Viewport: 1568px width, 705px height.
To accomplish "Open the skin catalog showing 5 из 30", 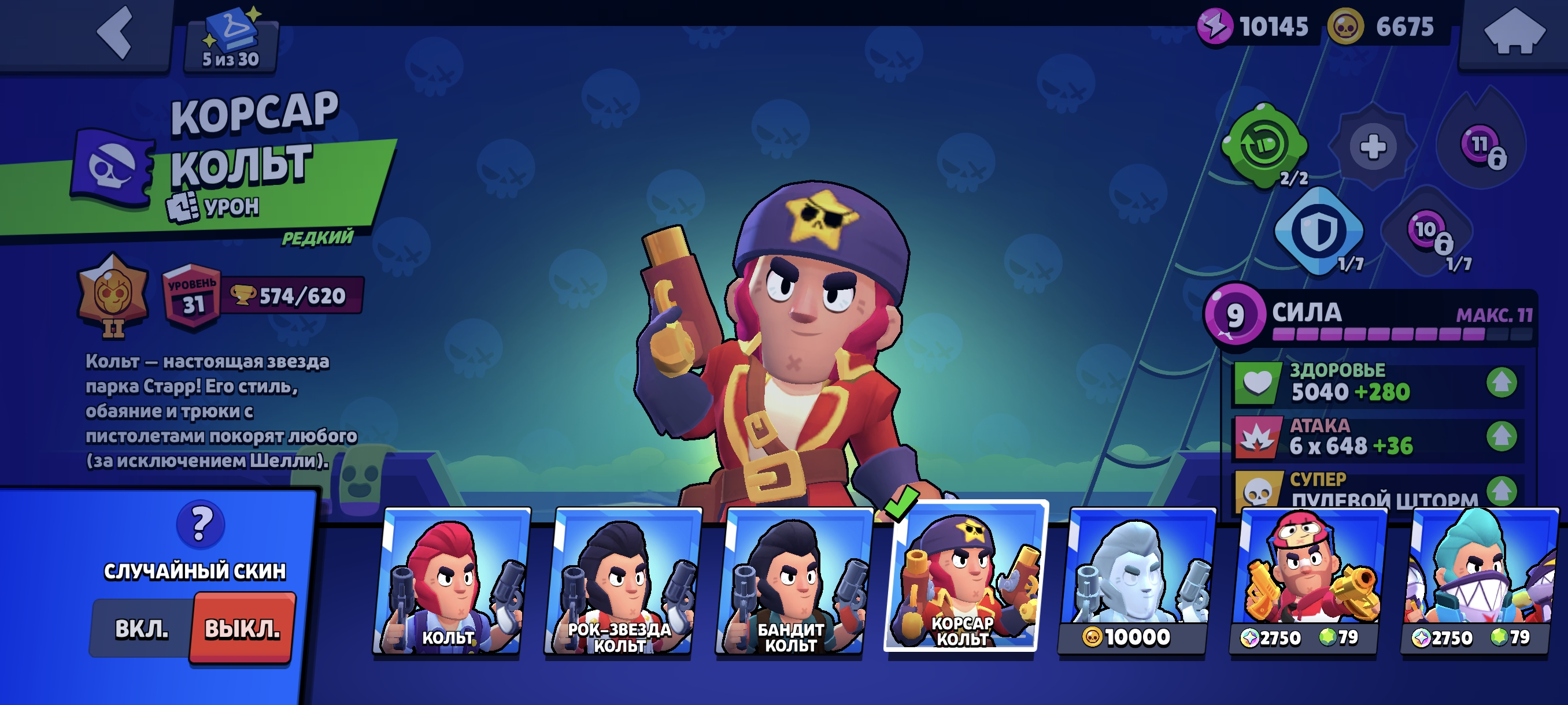I will (231, 40).
